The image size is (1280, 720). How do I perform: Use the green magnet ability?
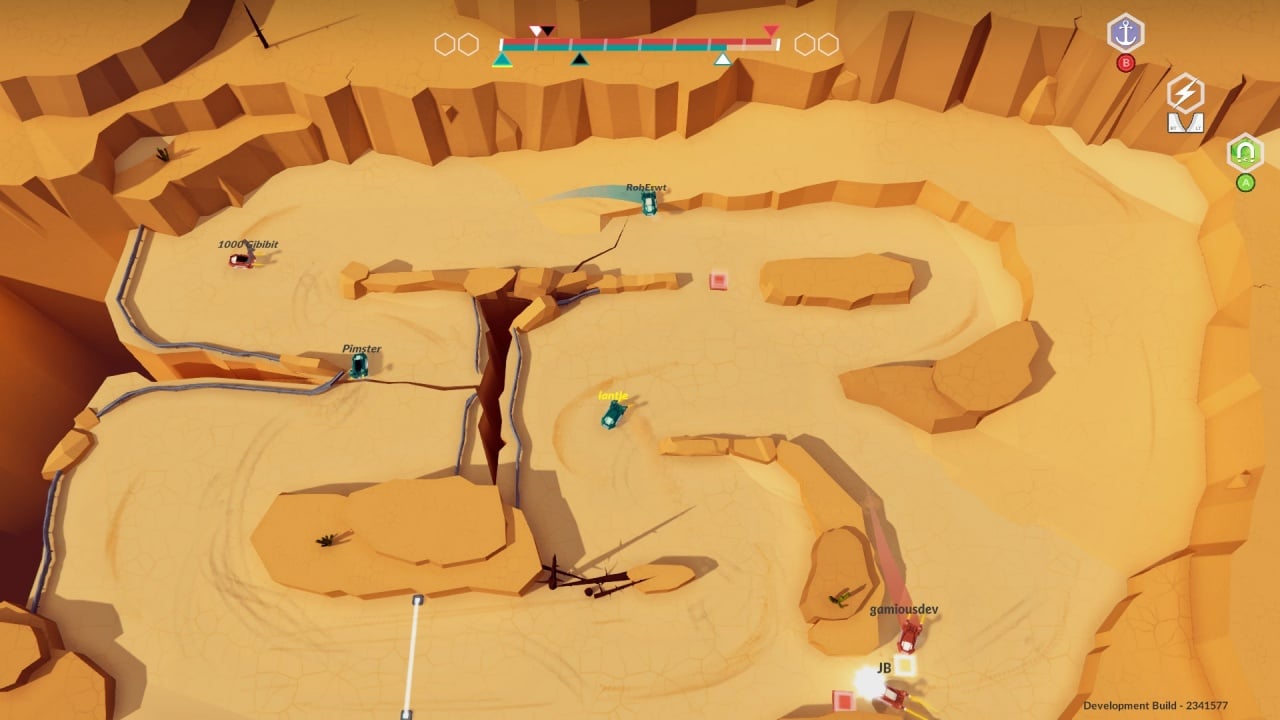1245,153
